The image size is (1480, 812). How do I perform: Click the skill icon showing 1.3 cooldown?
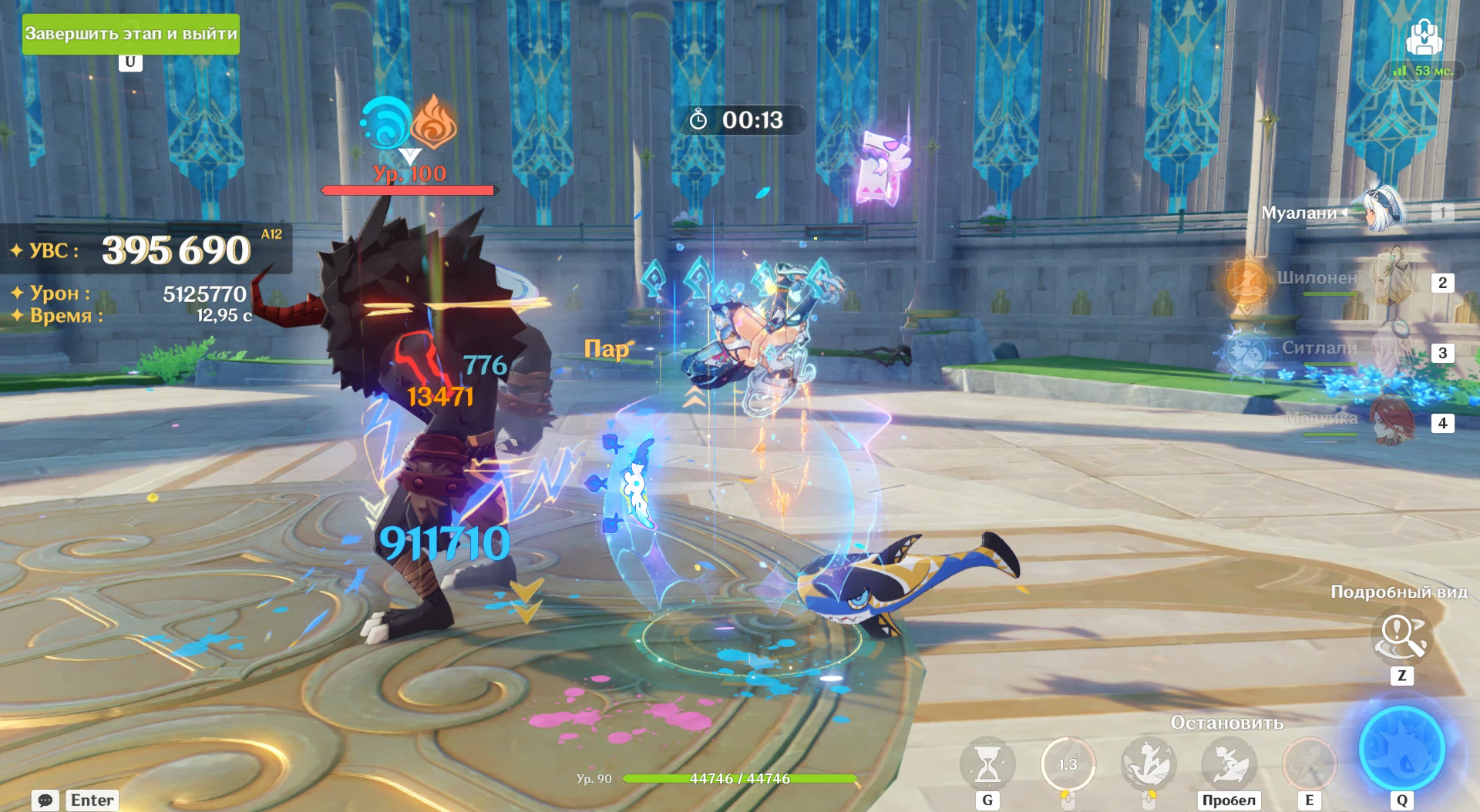pos(1068,763)
